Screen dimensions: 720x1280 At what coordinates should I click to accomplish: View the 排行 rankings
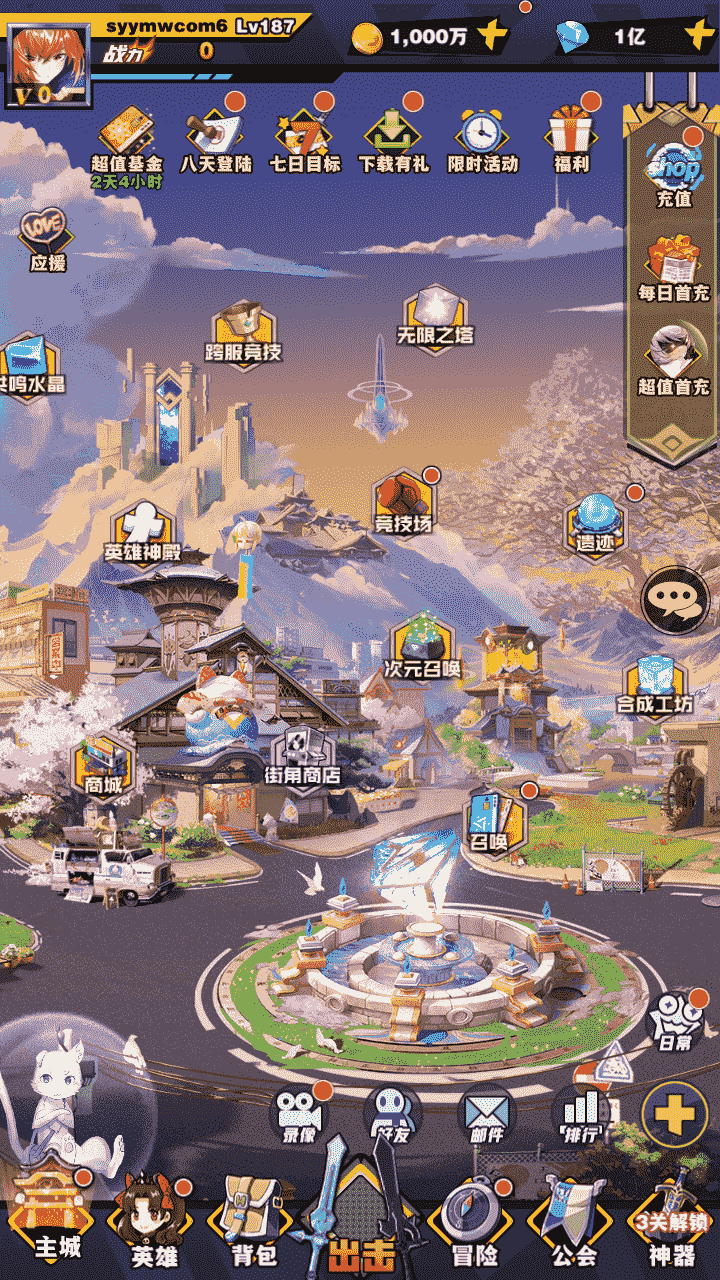click(x=581, y=1114)
